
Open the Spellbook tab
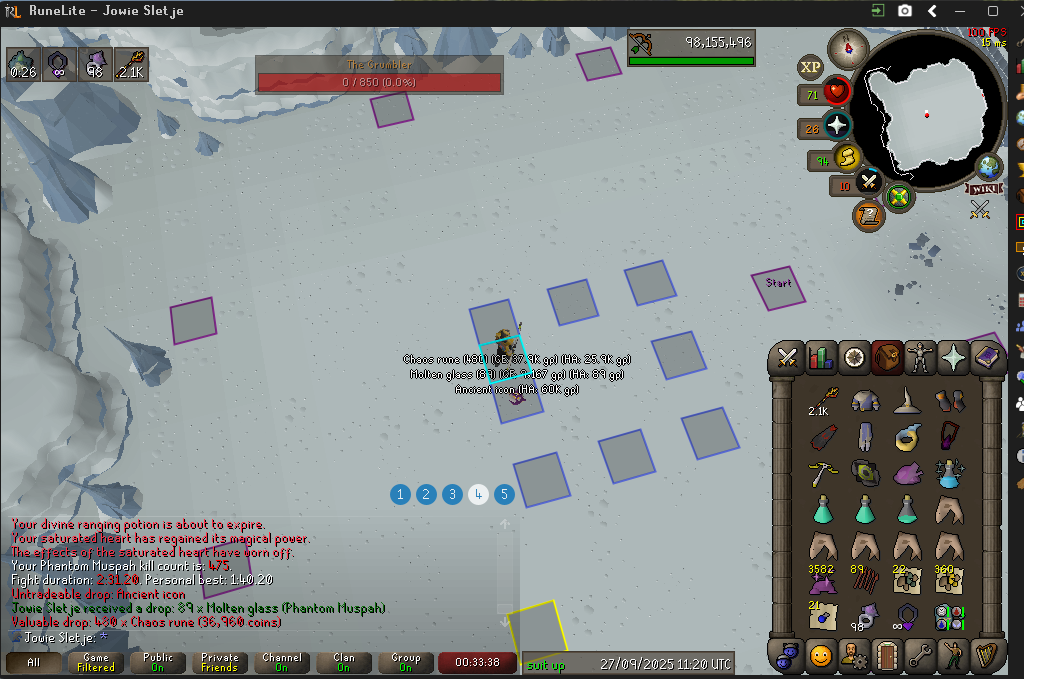coord(986,357)
